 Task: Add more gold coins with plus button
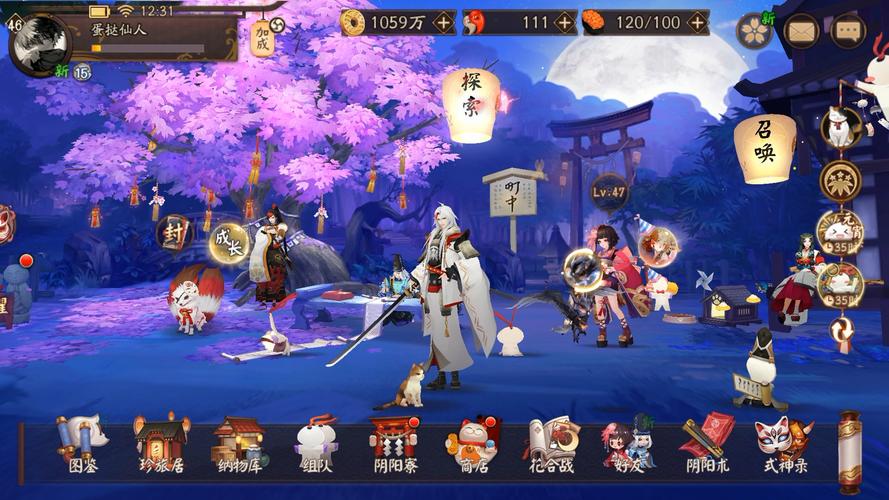coord(444,22)
